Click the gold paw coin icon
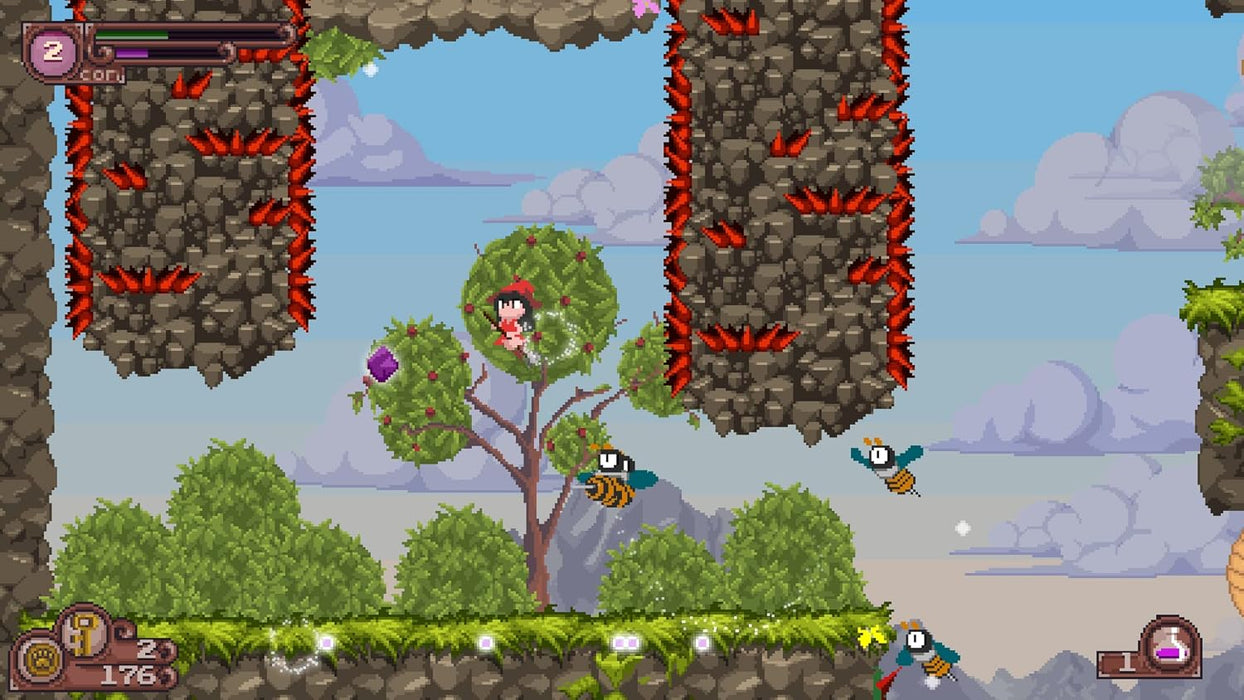The image size is (1244, 700). (x=38, y=661)
